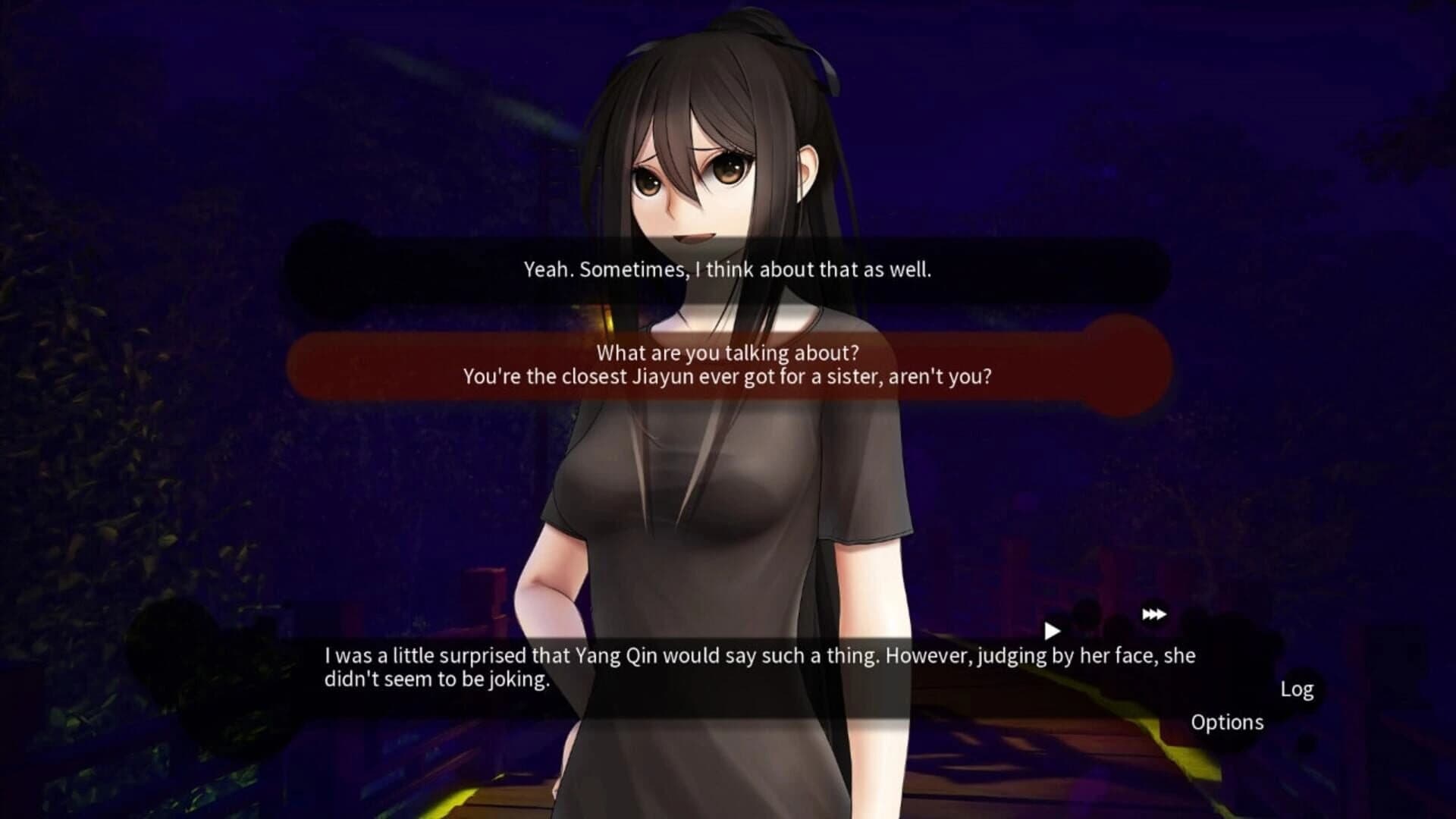Select the highlighted choice about Jiayun's sister
Image resolution: width=1456 pixels, height=819 pixels.
(x=728, y=365)
